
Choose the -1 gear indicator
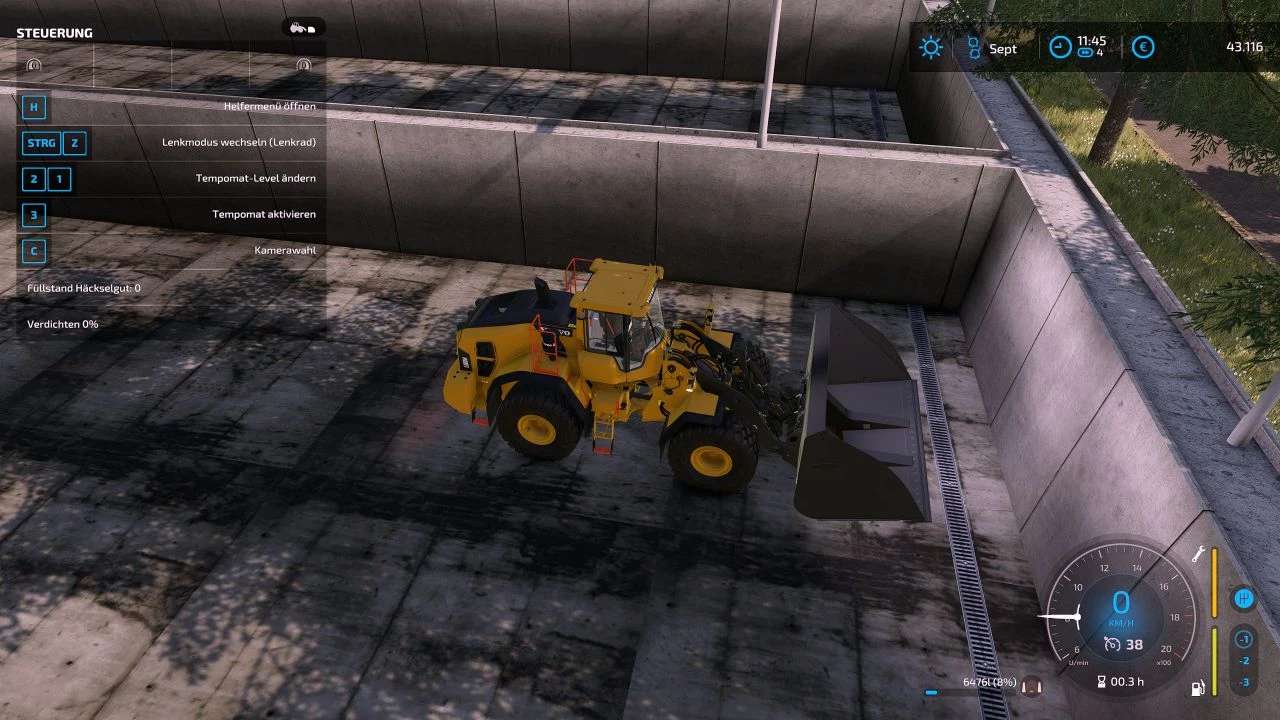pos(1243,639)
